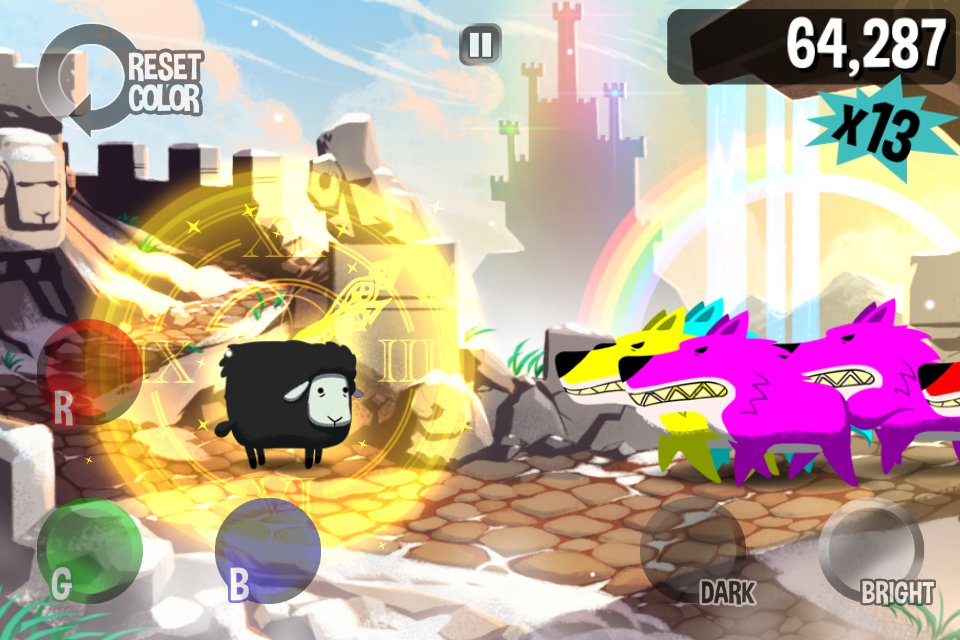The width and height of the screenshot is (960, 640).
Task: Choose the green G color button
Action: click(x=90, y=551)
